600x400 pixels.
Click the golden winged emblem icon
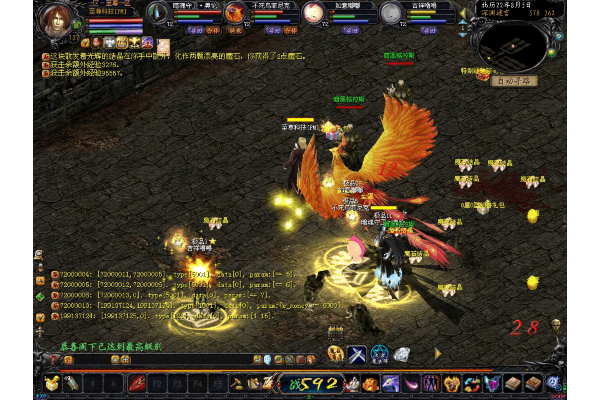pos(335,354)
